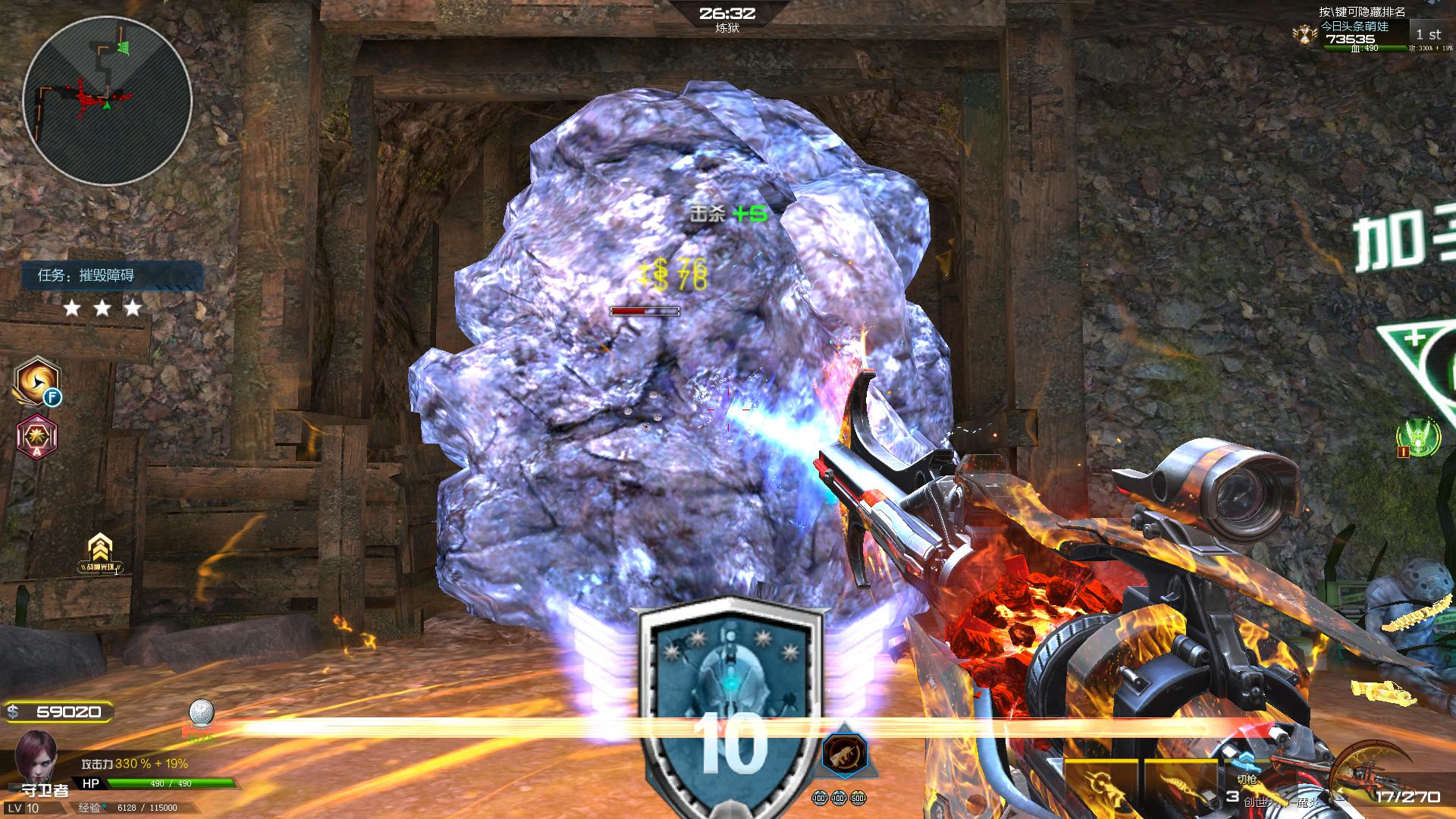Click the circular minimap
This screenshot has height=819, width=1456.
[x=107, y=99]
